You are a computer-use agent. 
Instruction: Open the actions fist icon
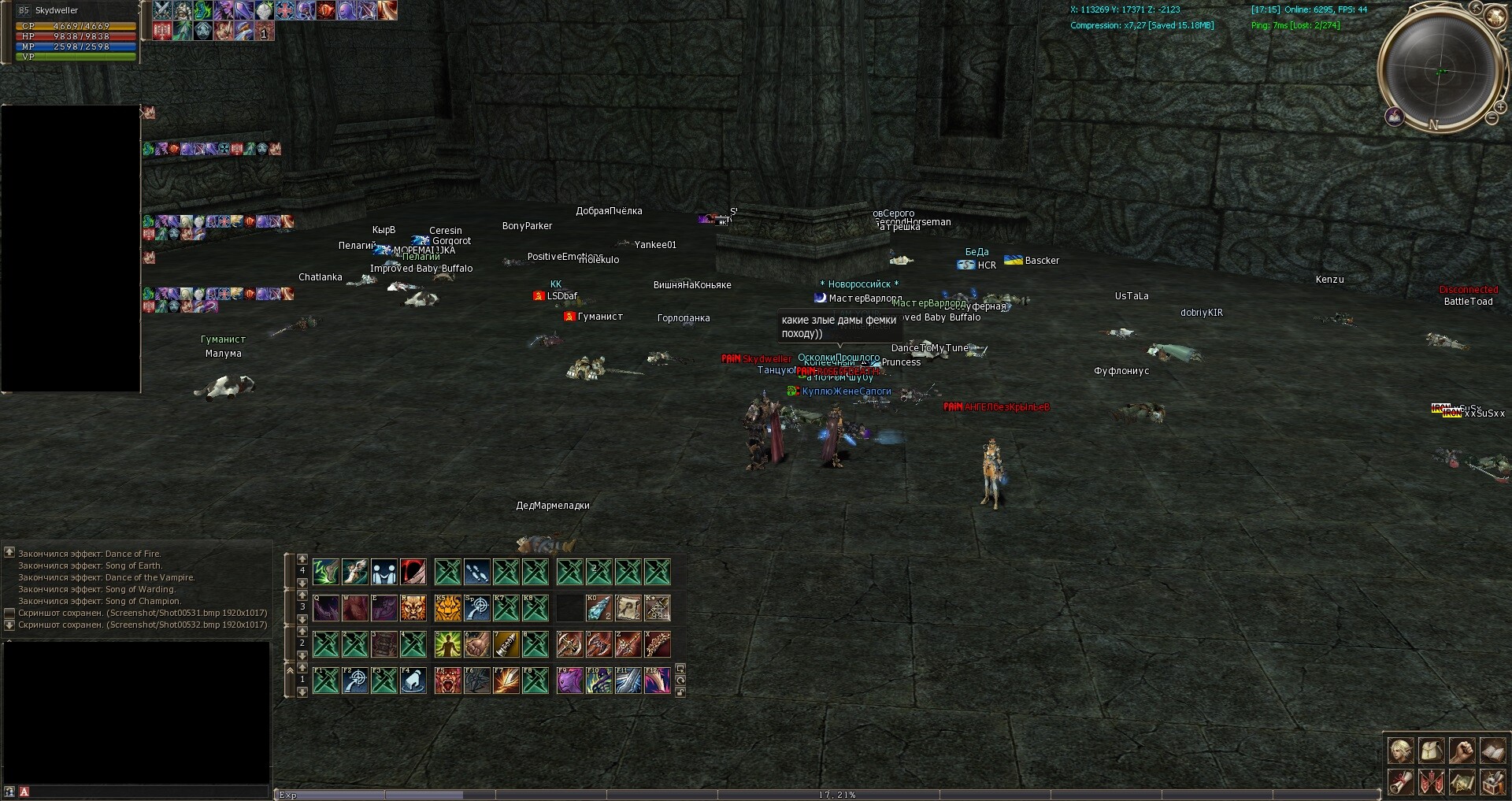1462,751
